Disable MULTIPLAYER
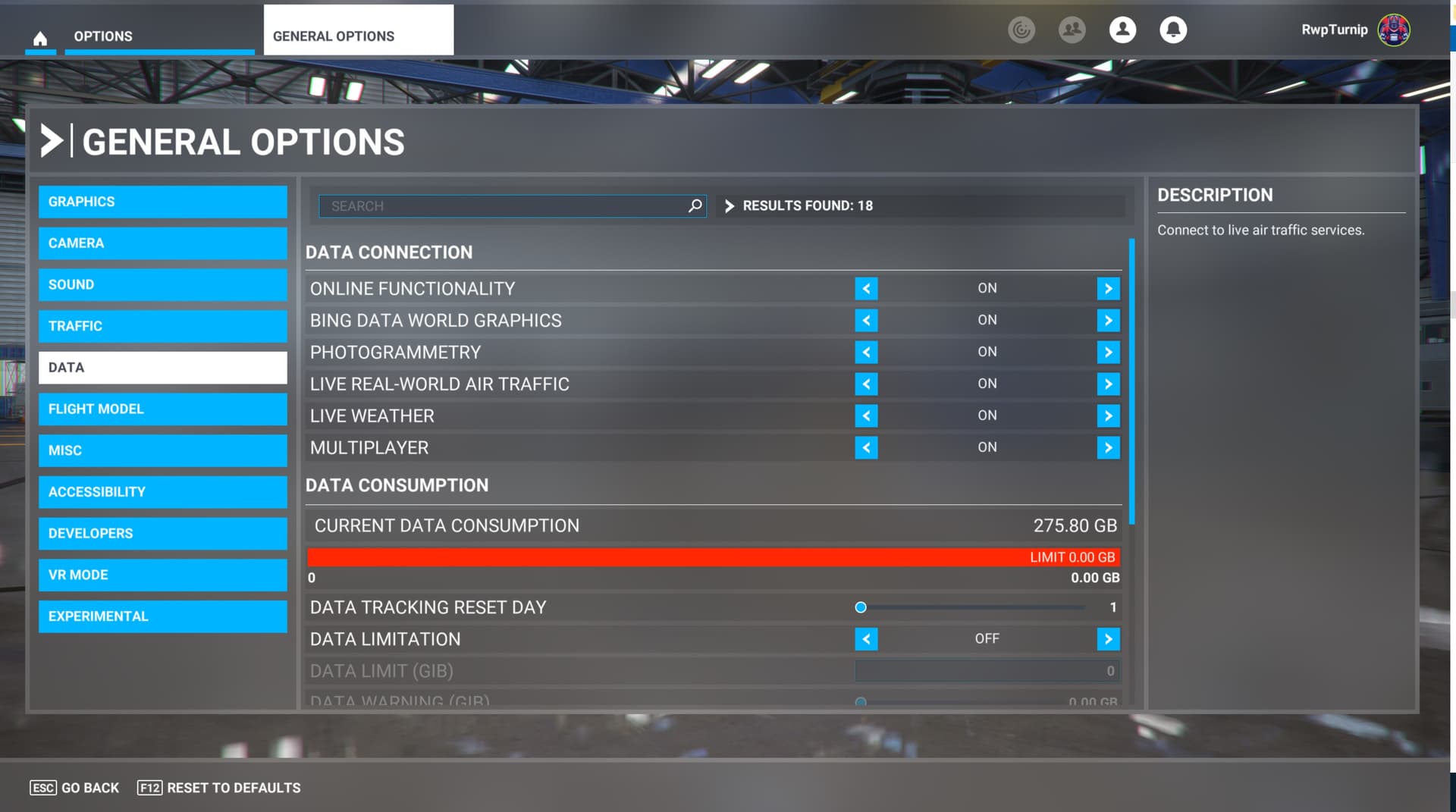Image resolution: width=1456 pixels, height=812 pixels. (x=867, y=447)
